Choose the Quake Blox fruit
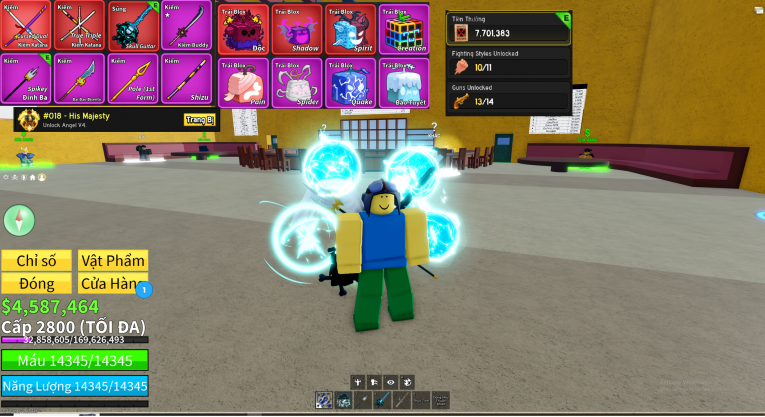Image resolution: width=765 pixels, height=417 pixels. [x=350, y=82]
